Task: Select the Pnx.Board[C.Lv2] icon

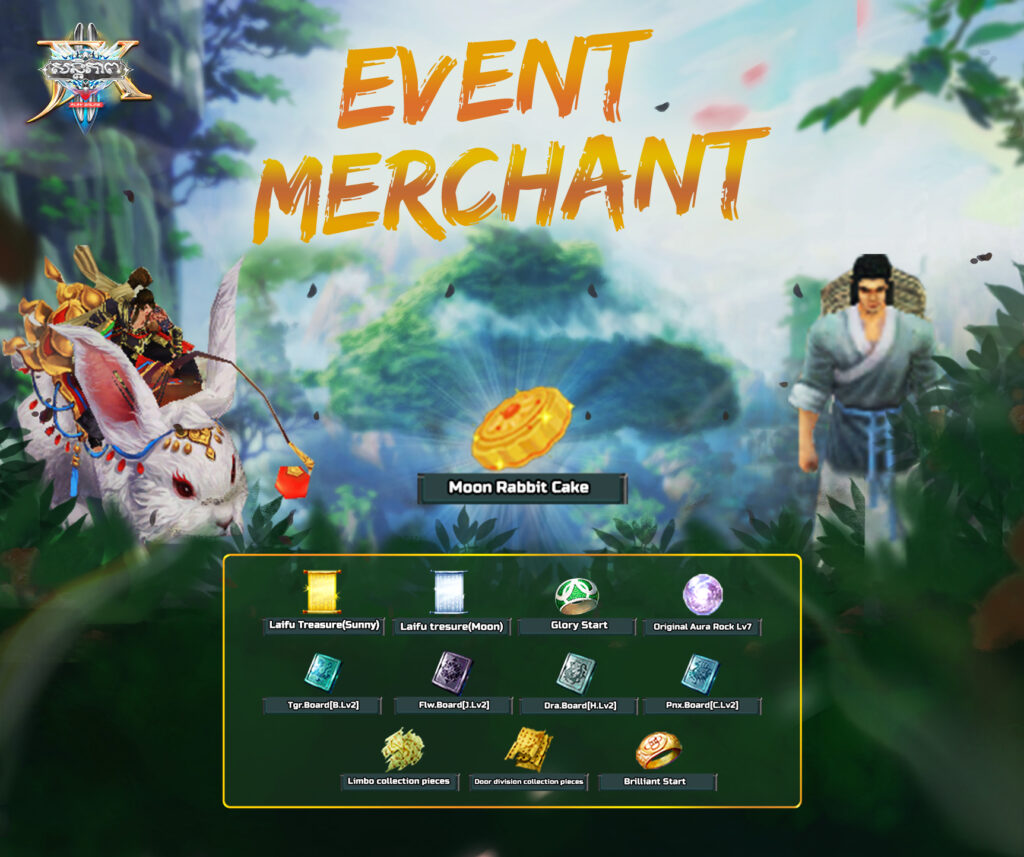Action: [x=700, y=672]
